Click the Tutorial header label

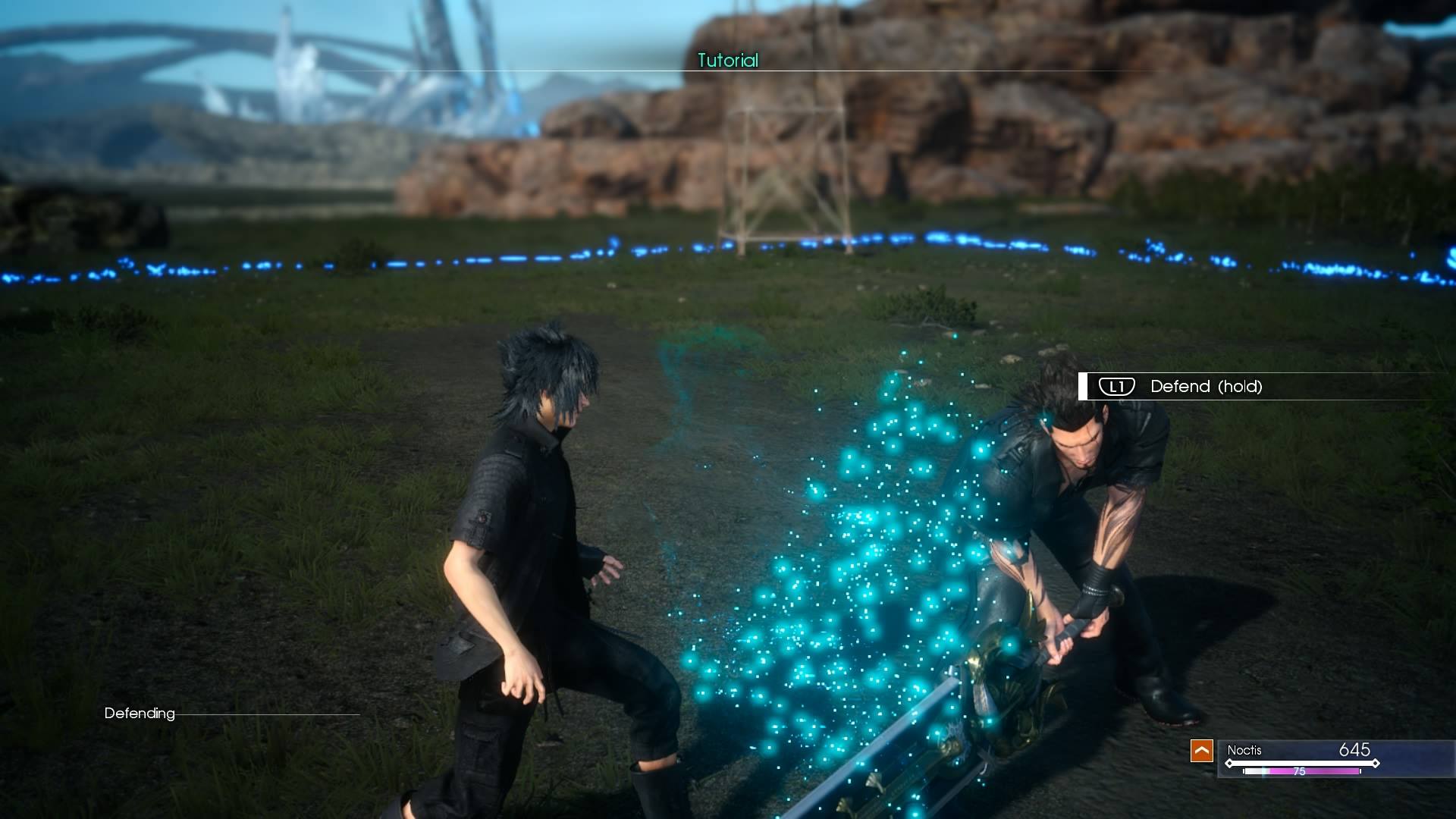(727, 61)
